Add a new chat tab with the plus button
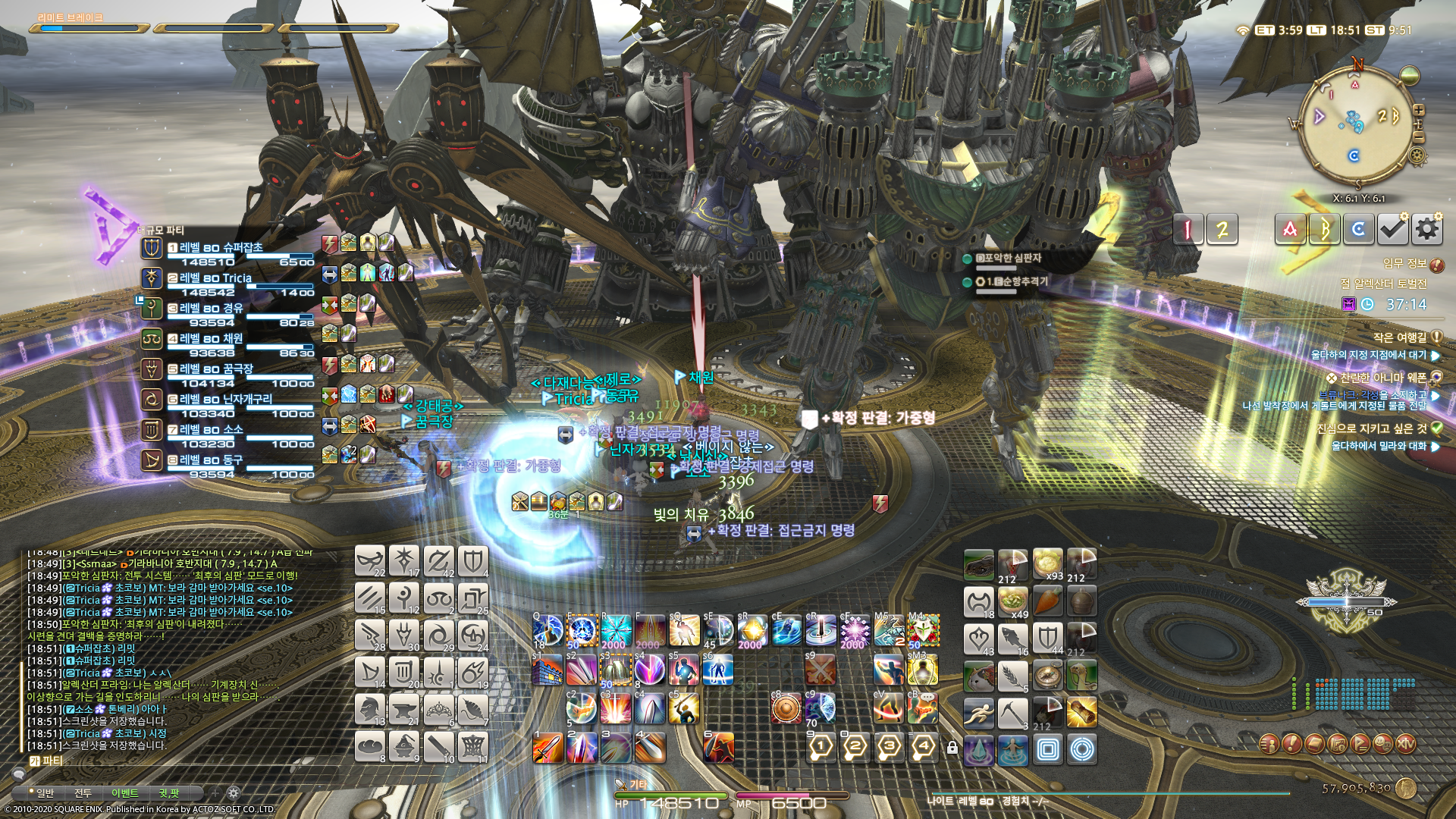The width and height of the screenshot is (1456, 819). 215,793
